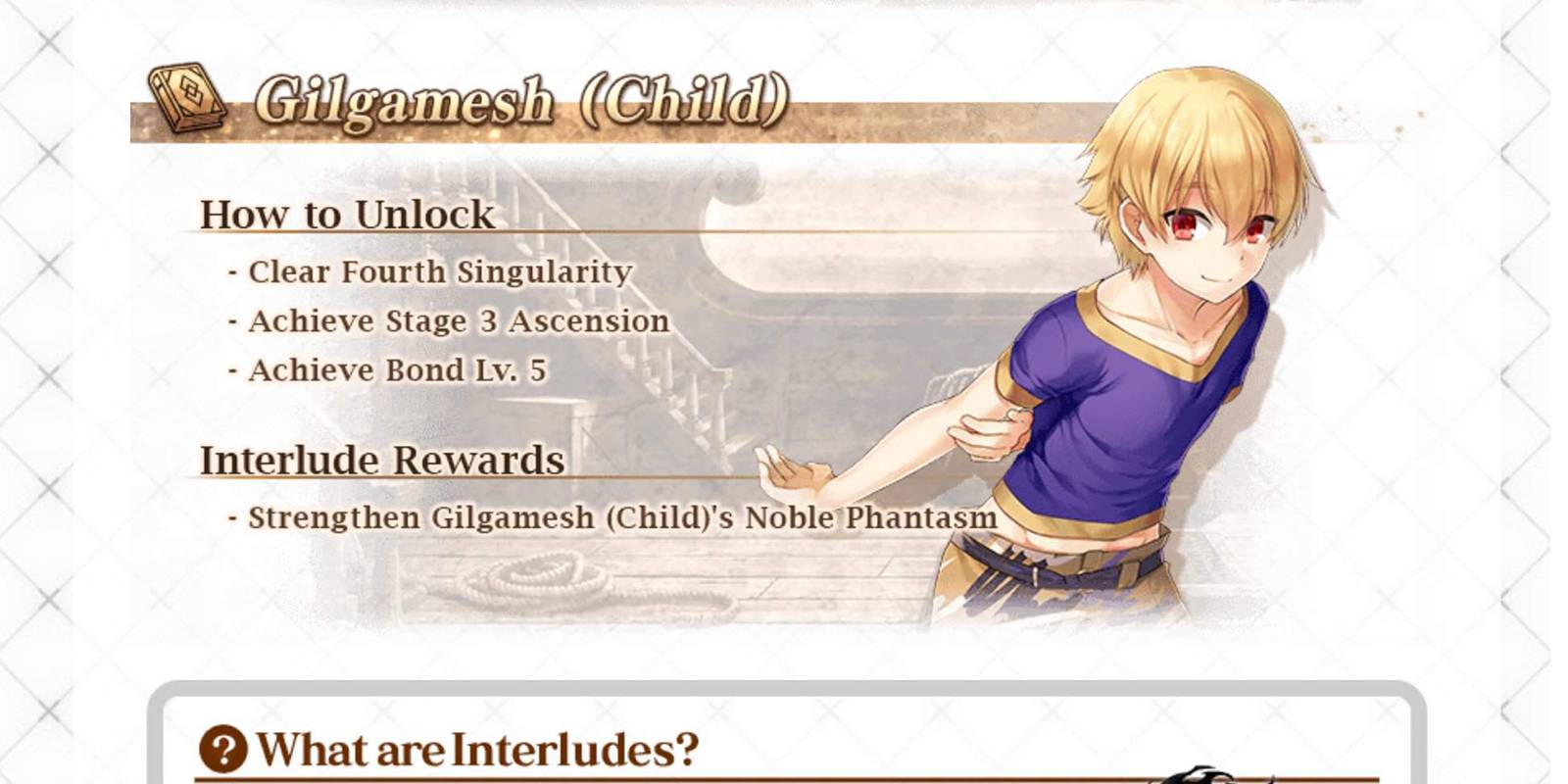Image resolution: width=1568 pixels, height=784 pixels.
Task: Select the question mark icon before 'What are Interludes?'
Action: click(x=221, y=747)
